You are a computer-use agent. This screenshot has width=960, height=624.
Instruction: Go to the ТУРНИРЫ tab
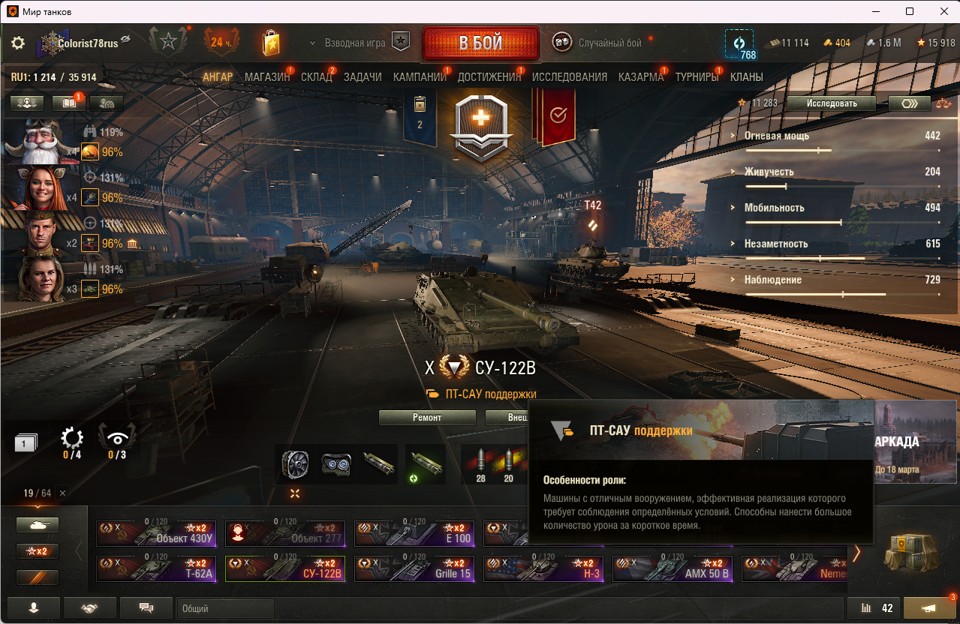coord(696,77)
